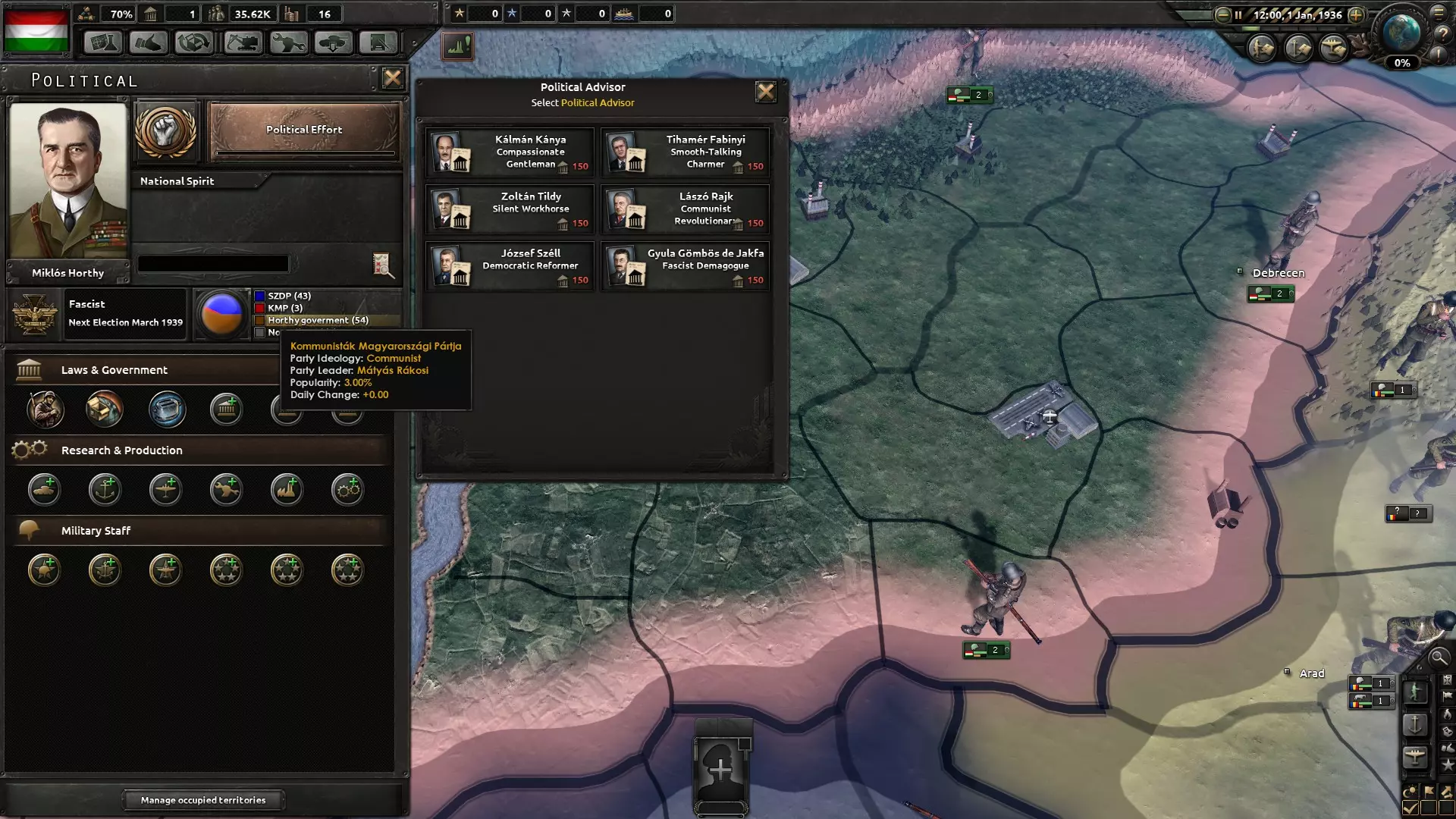Close the Political panel
This screenshot has width=1456, height=819.
point(392,78)
